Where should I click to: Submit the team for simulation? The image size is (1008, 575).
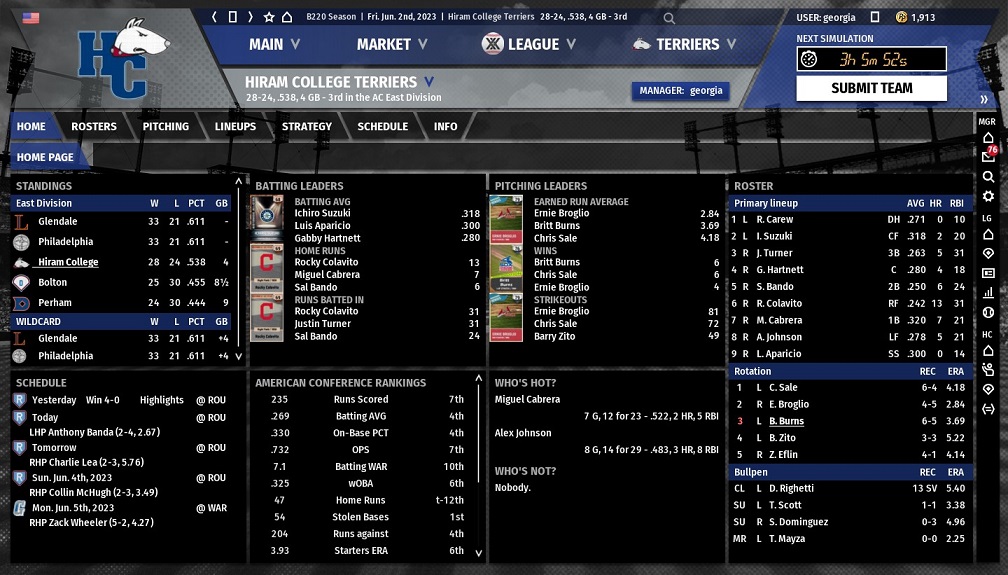coord(871,88)
